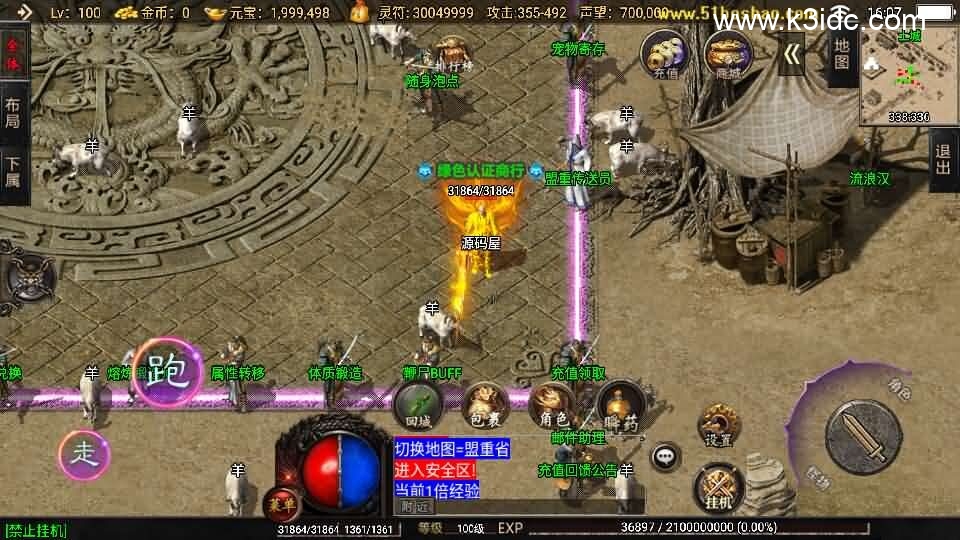Open the 菜单 menu button
Image resolution: width=960 pixels, height=540 pixels.
(x=281, y=504)
